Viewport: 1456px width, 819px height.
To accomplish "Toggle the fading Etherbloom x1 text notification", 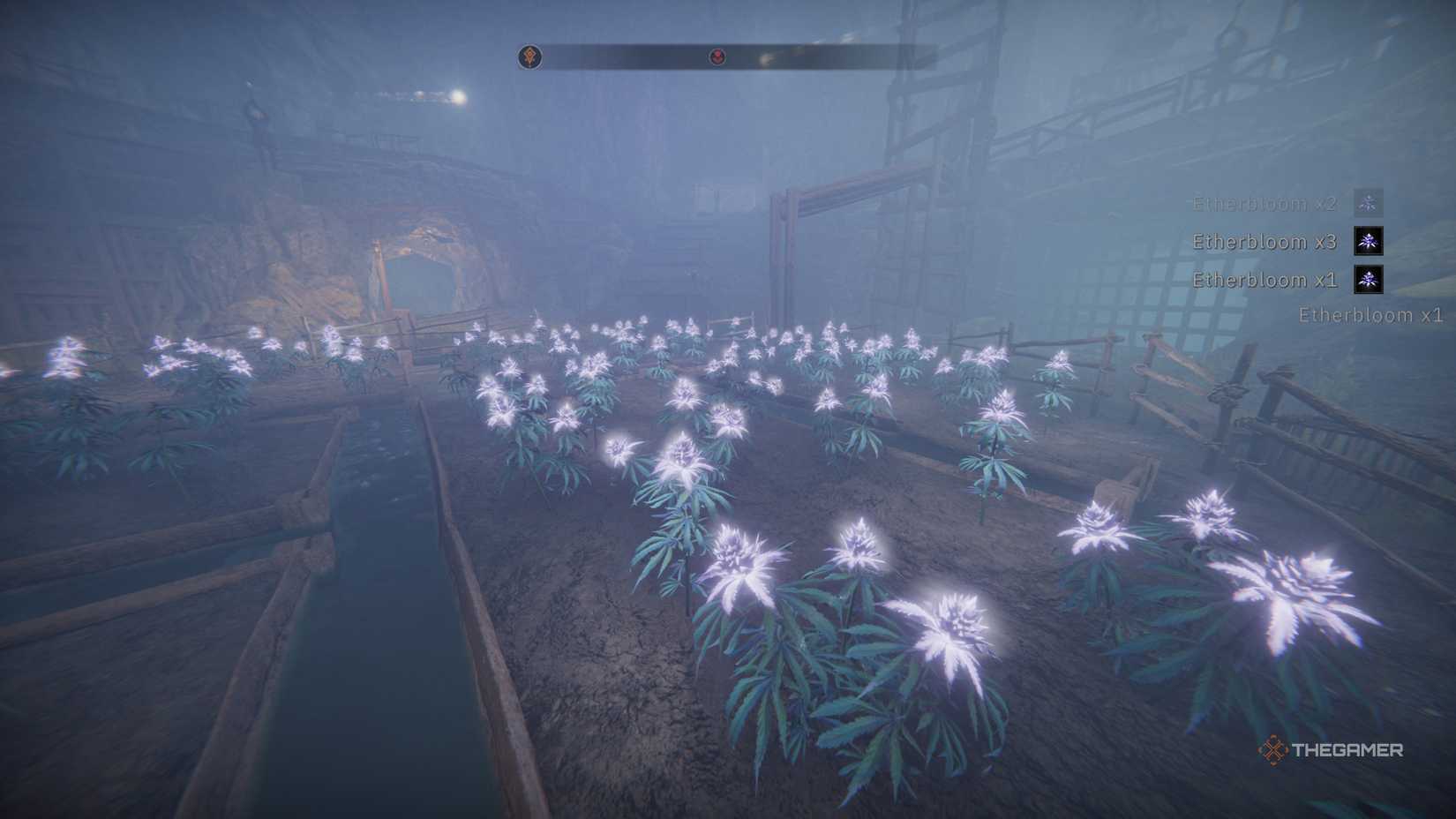I will (x=1368, y=314).
